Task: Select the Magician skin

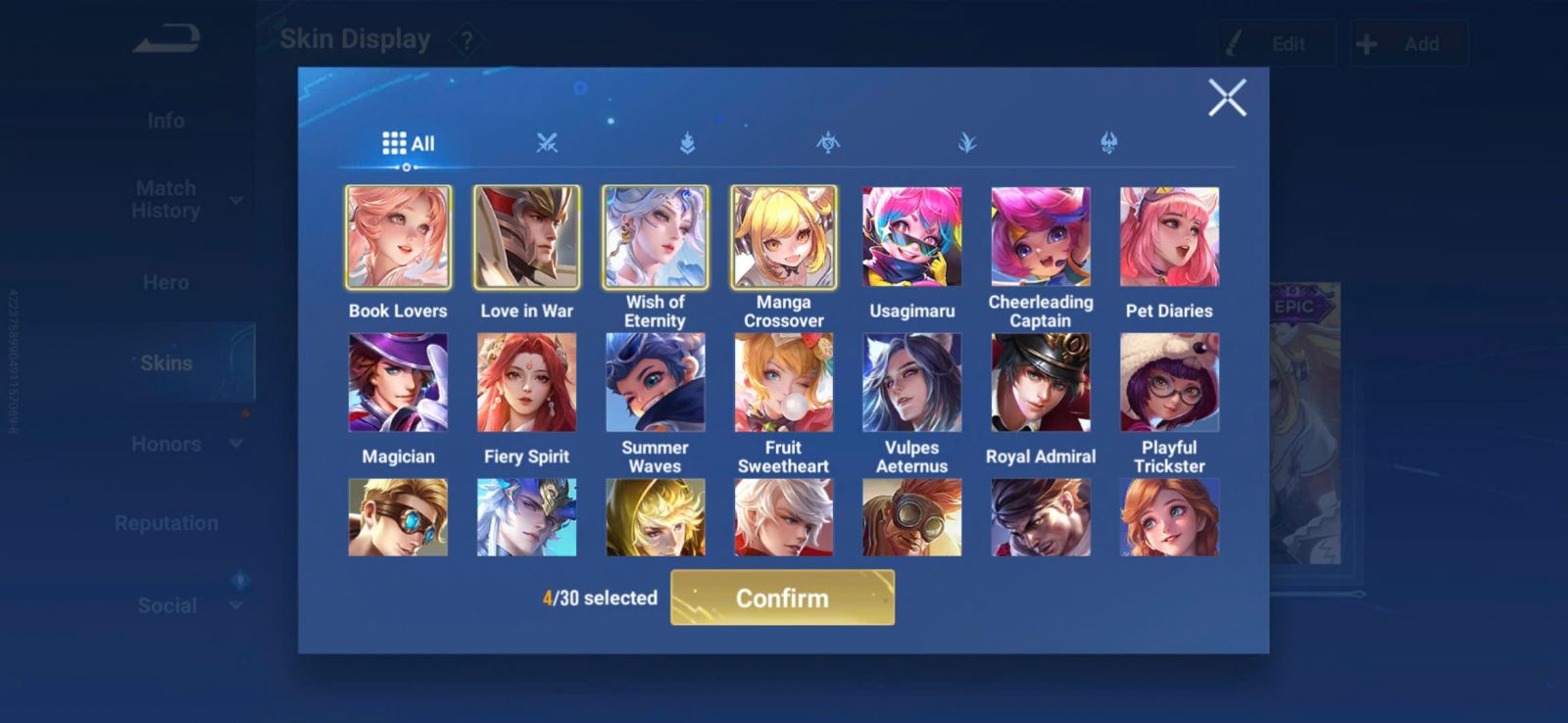Action: coord(398,383)
